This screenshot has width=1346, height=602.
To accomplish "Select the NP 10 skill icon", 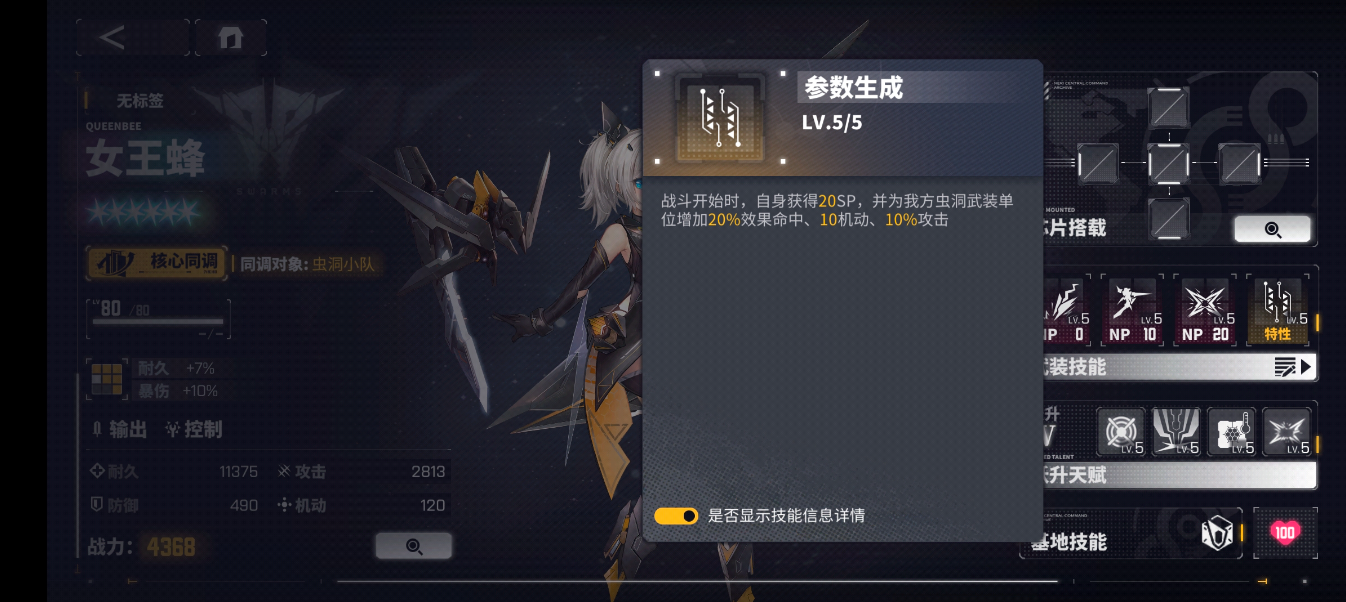I will (1132, 309).
